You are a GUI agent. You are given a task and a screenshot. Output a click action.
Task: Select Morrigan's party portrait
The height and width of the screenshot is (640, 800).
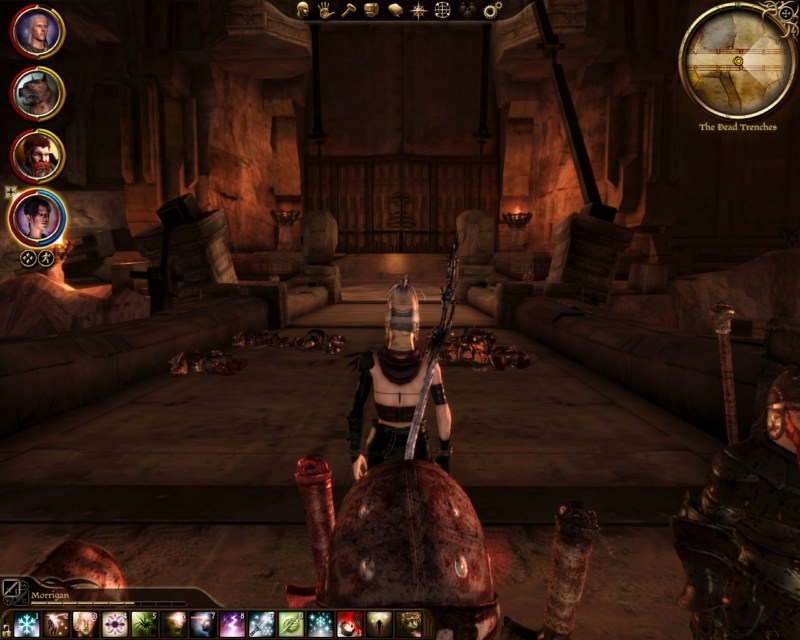pos(38,218)
